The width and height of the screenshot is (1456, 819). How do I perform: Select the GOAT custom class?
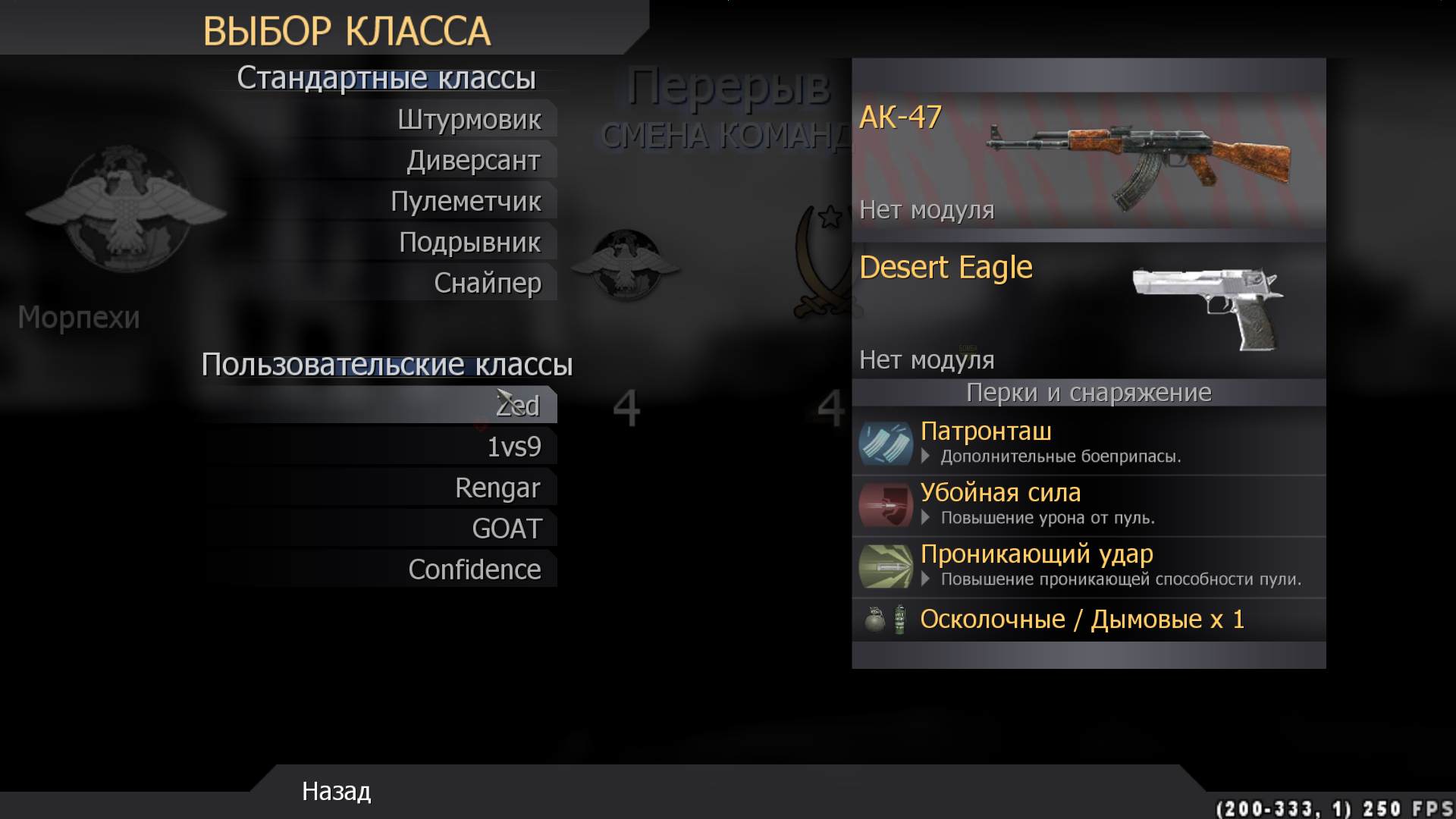coord(507,528)
